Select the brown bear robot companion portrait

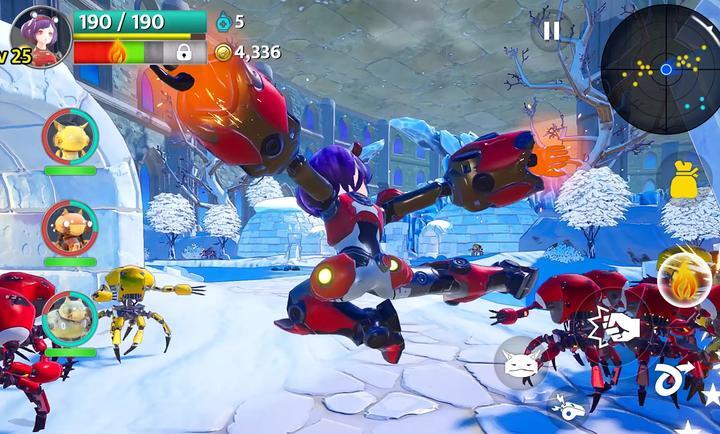point(70,227)
